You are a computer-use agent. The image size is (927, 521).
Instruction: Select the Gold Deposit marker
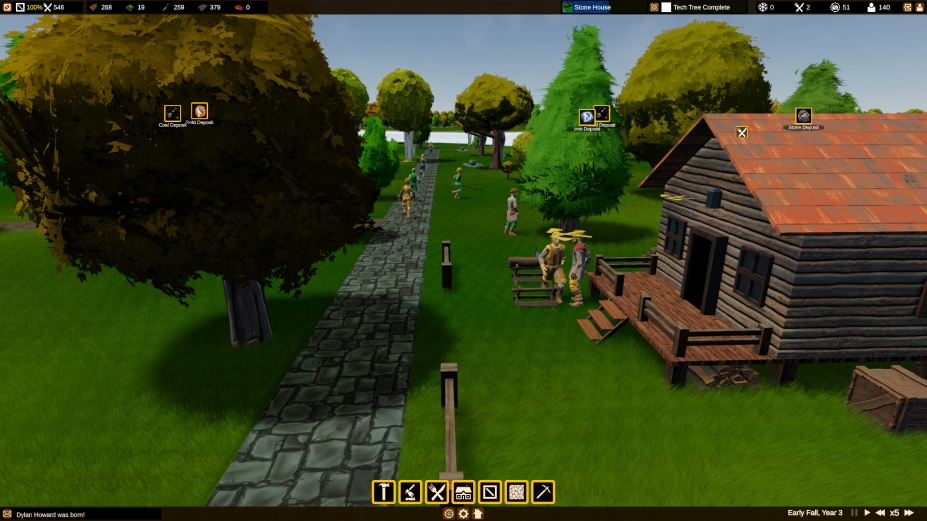200,111
